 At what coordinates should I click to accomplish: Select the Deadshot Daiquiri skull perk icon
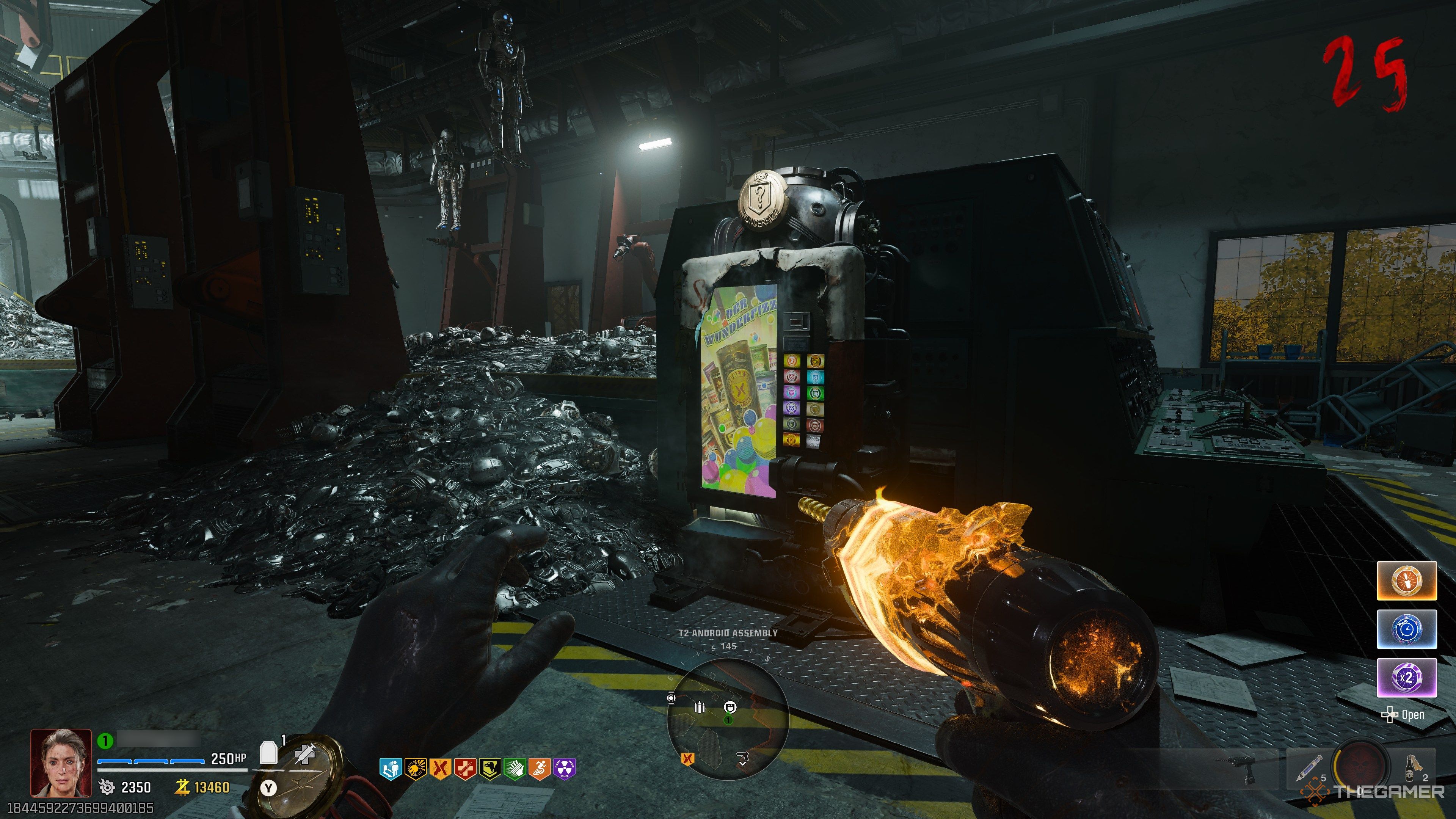(x=416, y=769)
